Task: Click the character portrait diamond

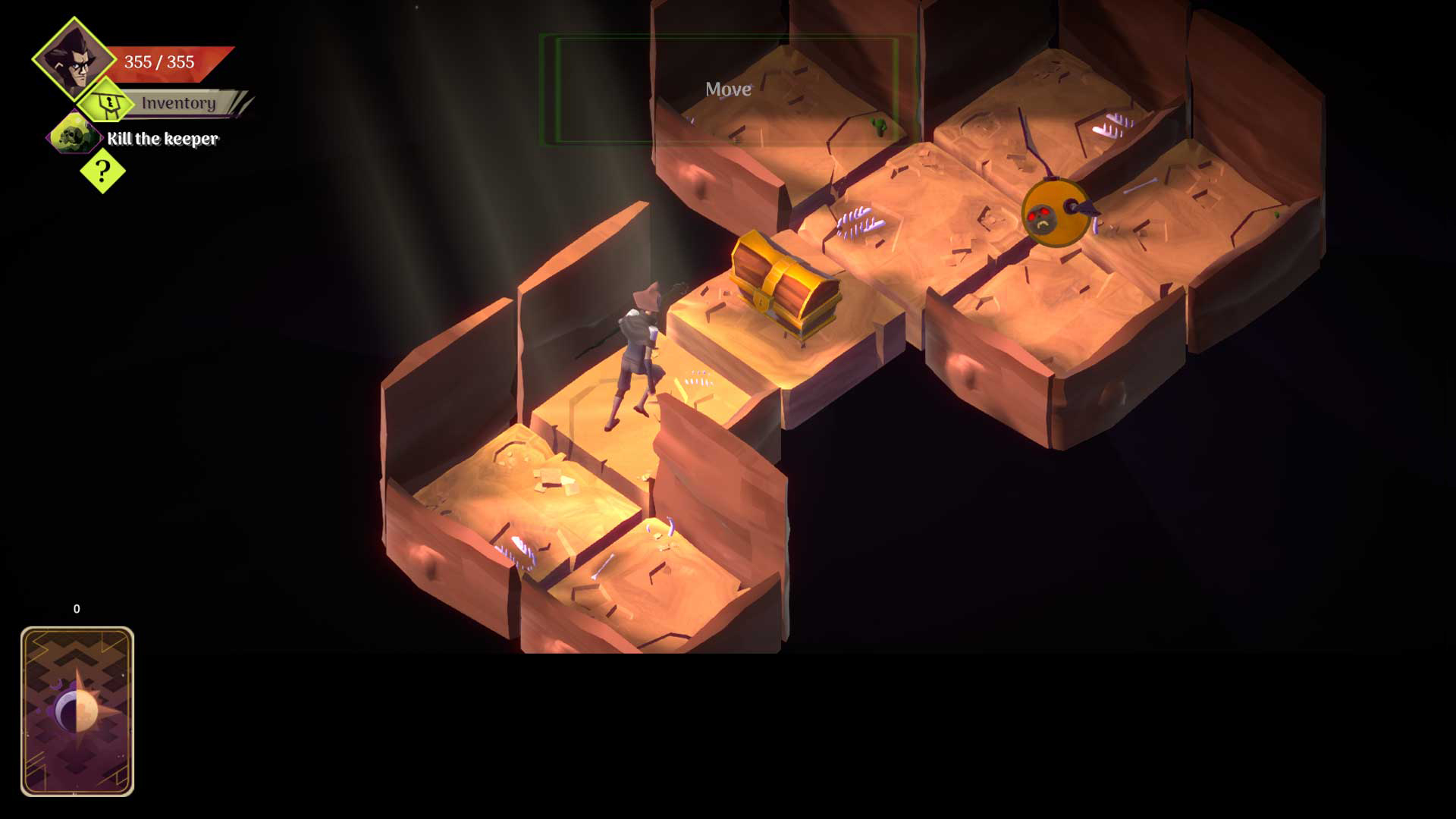Action: pyautogui.click(x=72, y=62)
